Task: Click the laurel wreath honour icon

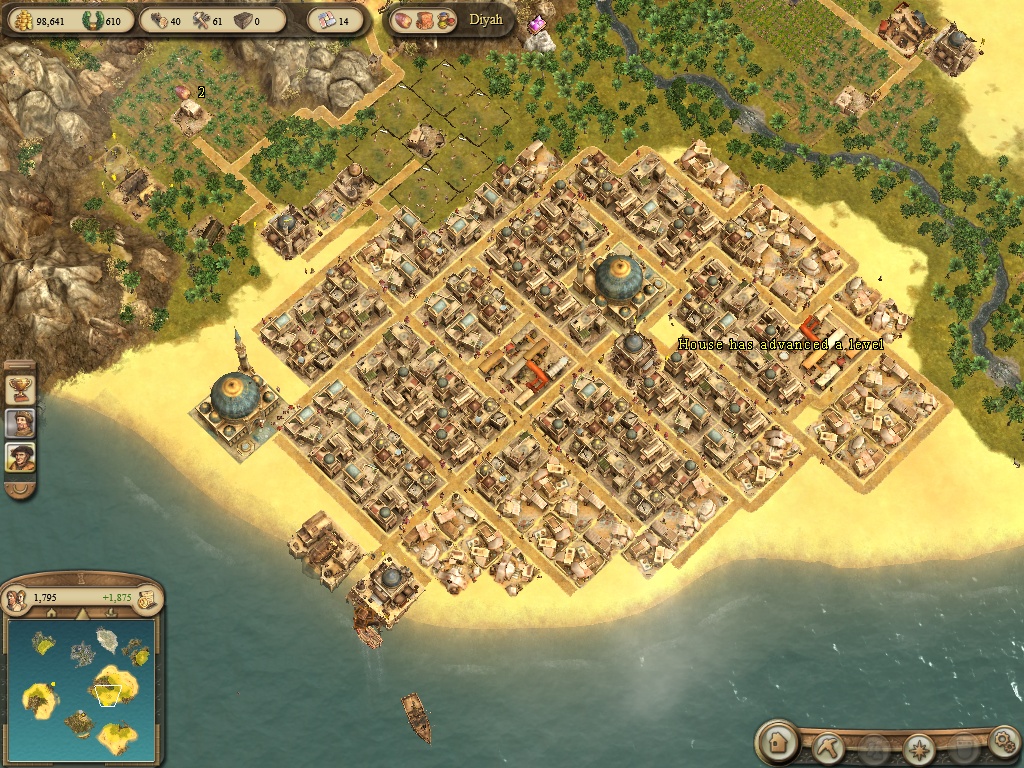Action: point(90,20)
